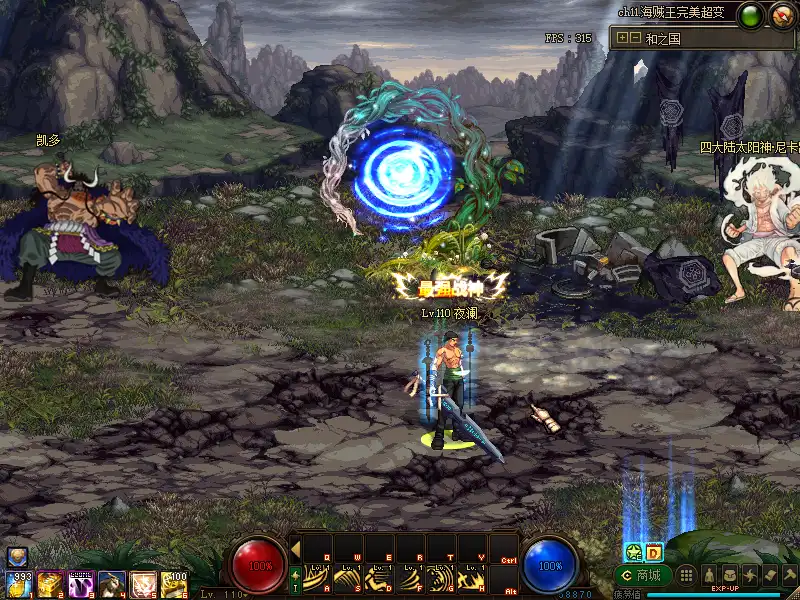Screen dimensions: 800x600
Task: Open the 商城 shop button
Action: click(643, 576)
